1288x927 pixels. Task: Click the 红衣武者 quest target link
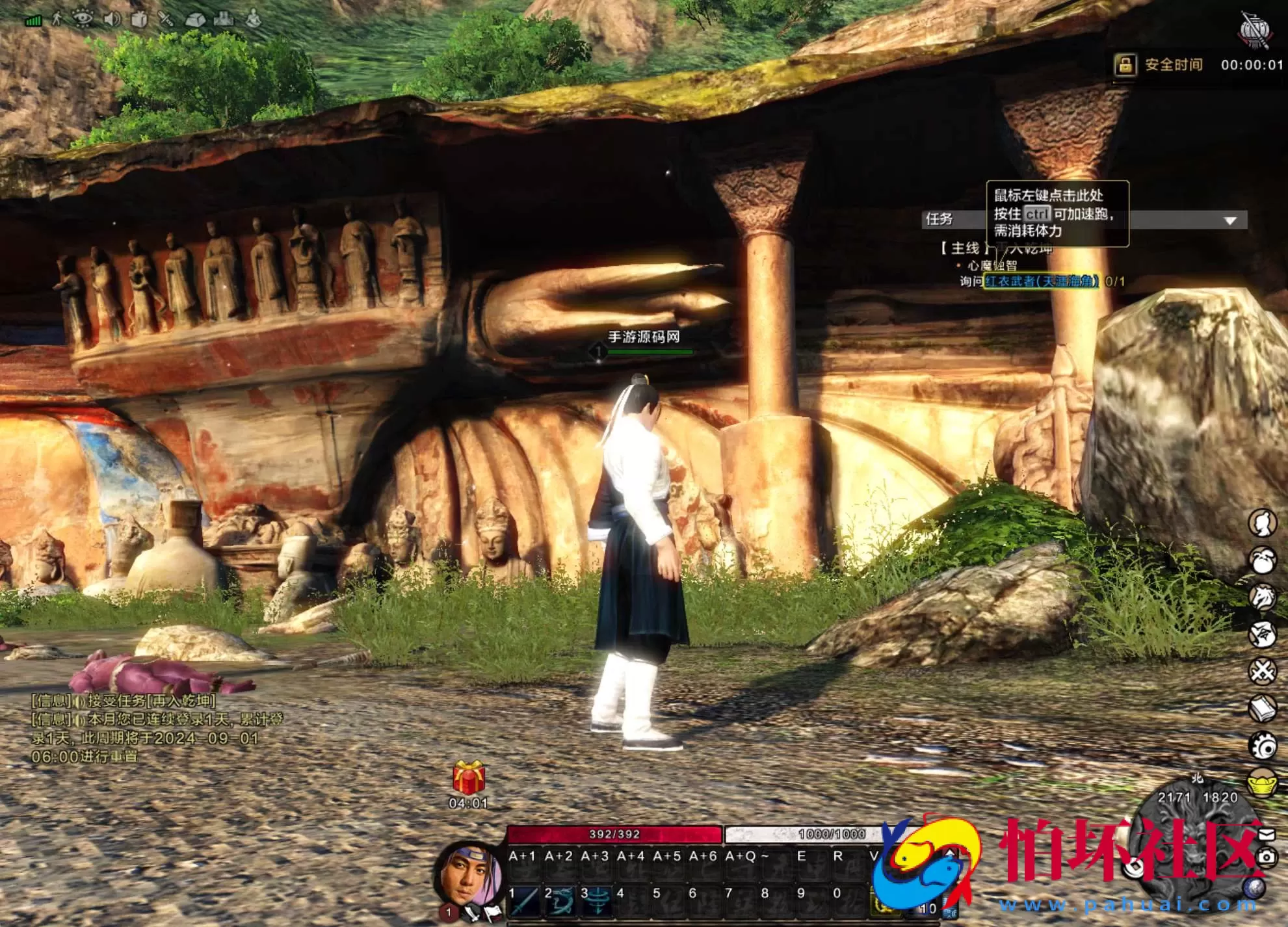[x=1041, y=281]
